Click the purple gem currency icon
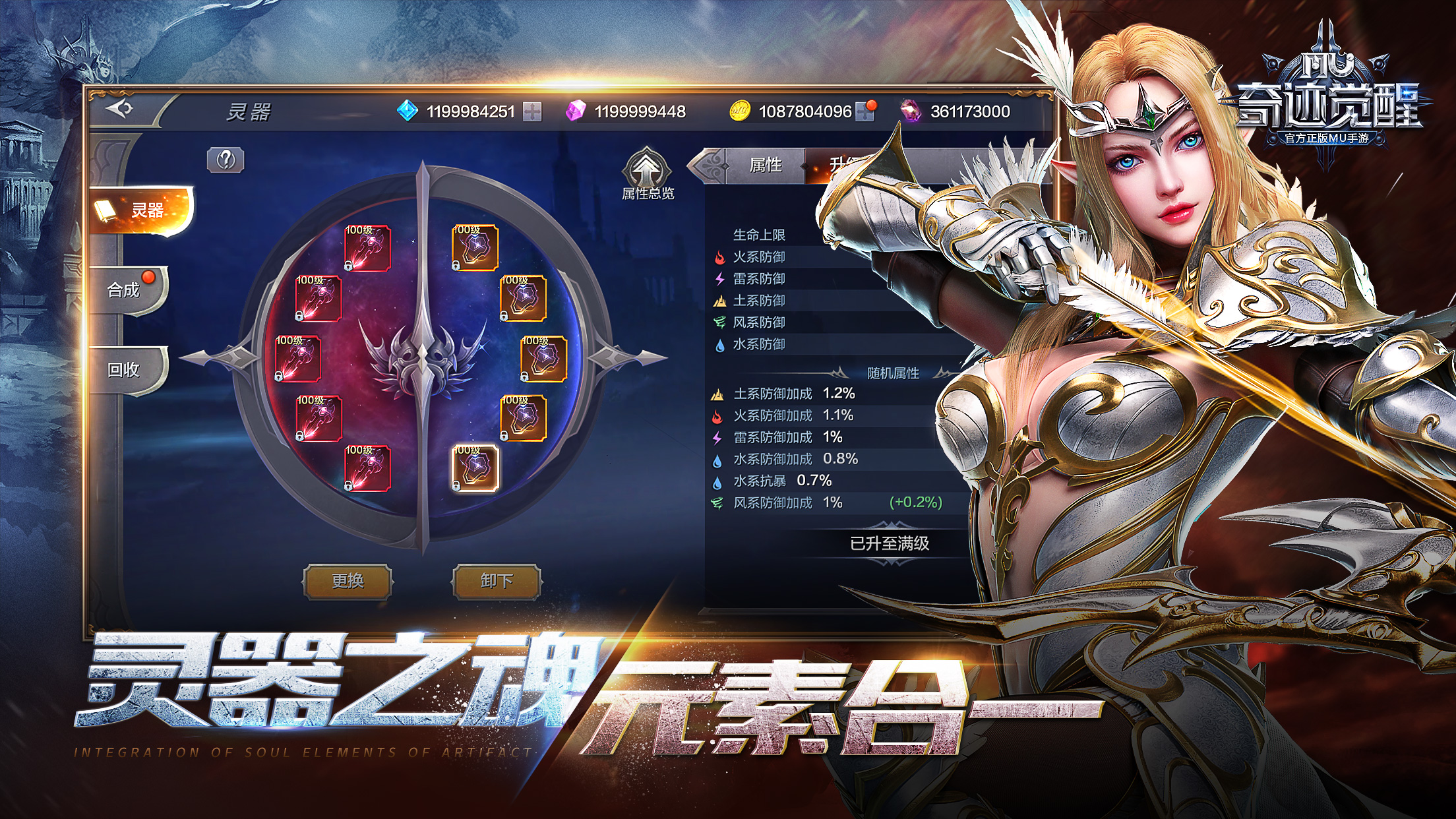Image resolution: width=1456 pixels, height=819 pixels. tap(581, 111)
